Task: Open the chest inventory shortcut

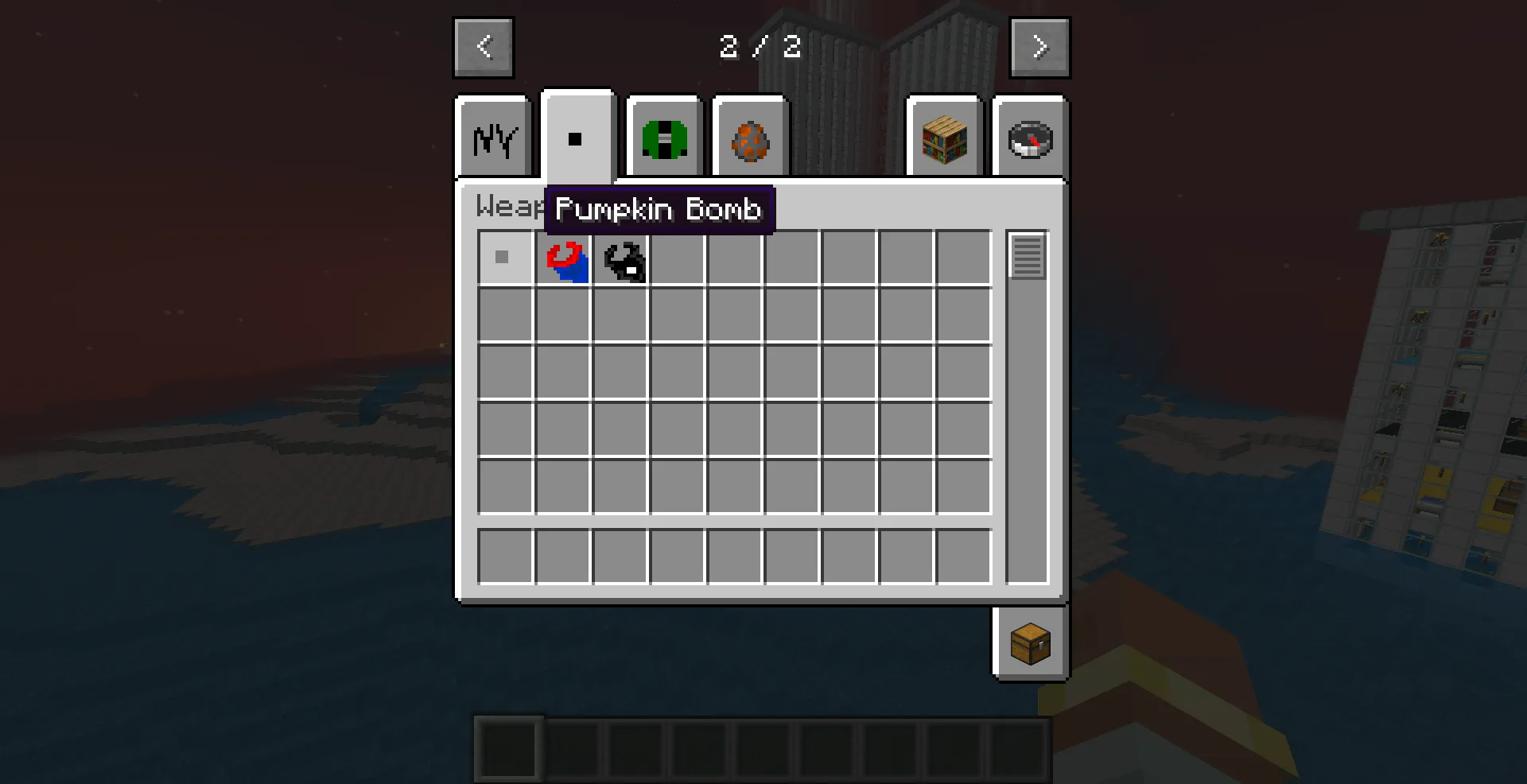Action: pyautogui.click(x=1030, y=644)
